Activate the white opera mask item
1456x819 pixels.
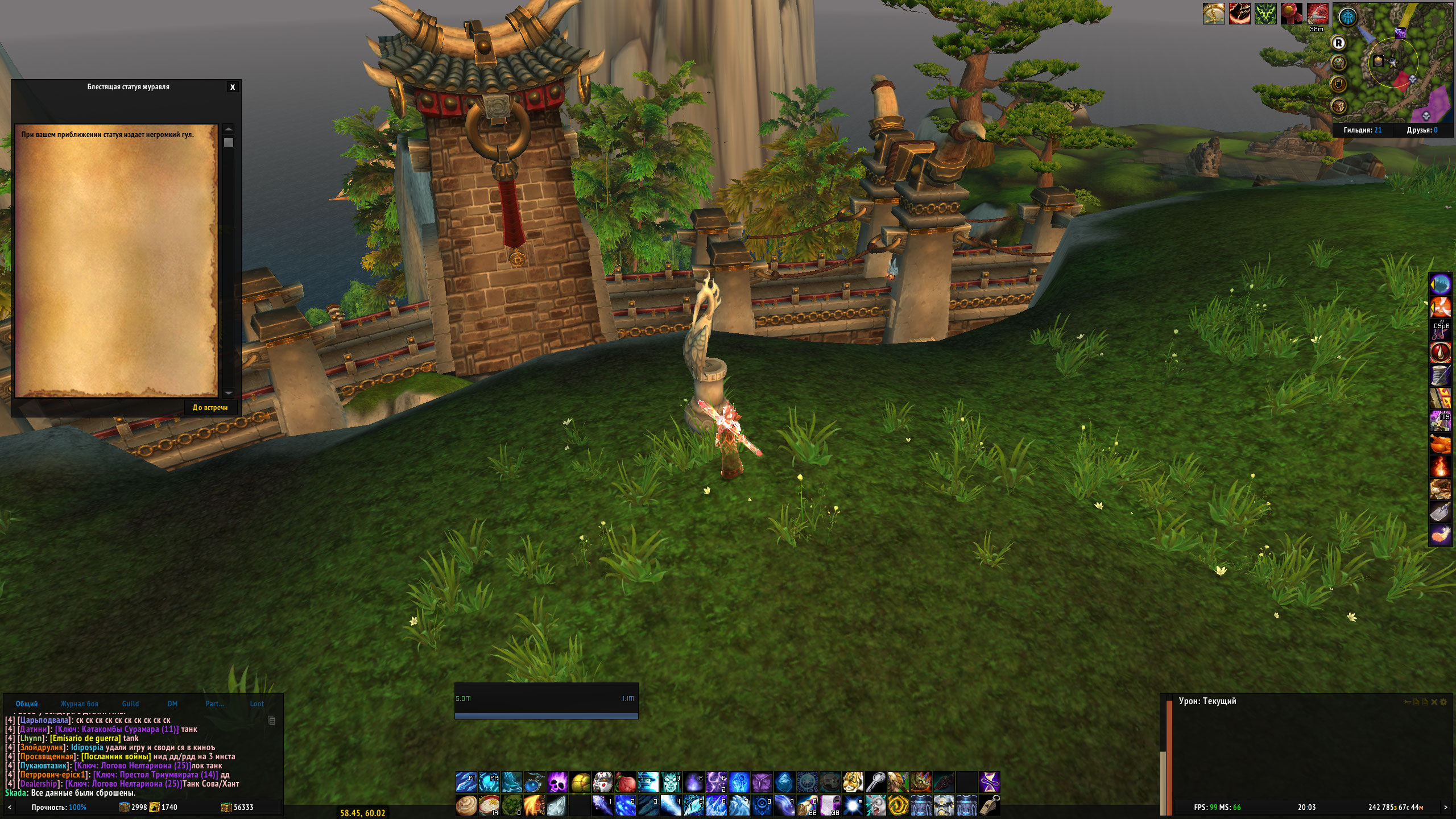click(603, 783)
